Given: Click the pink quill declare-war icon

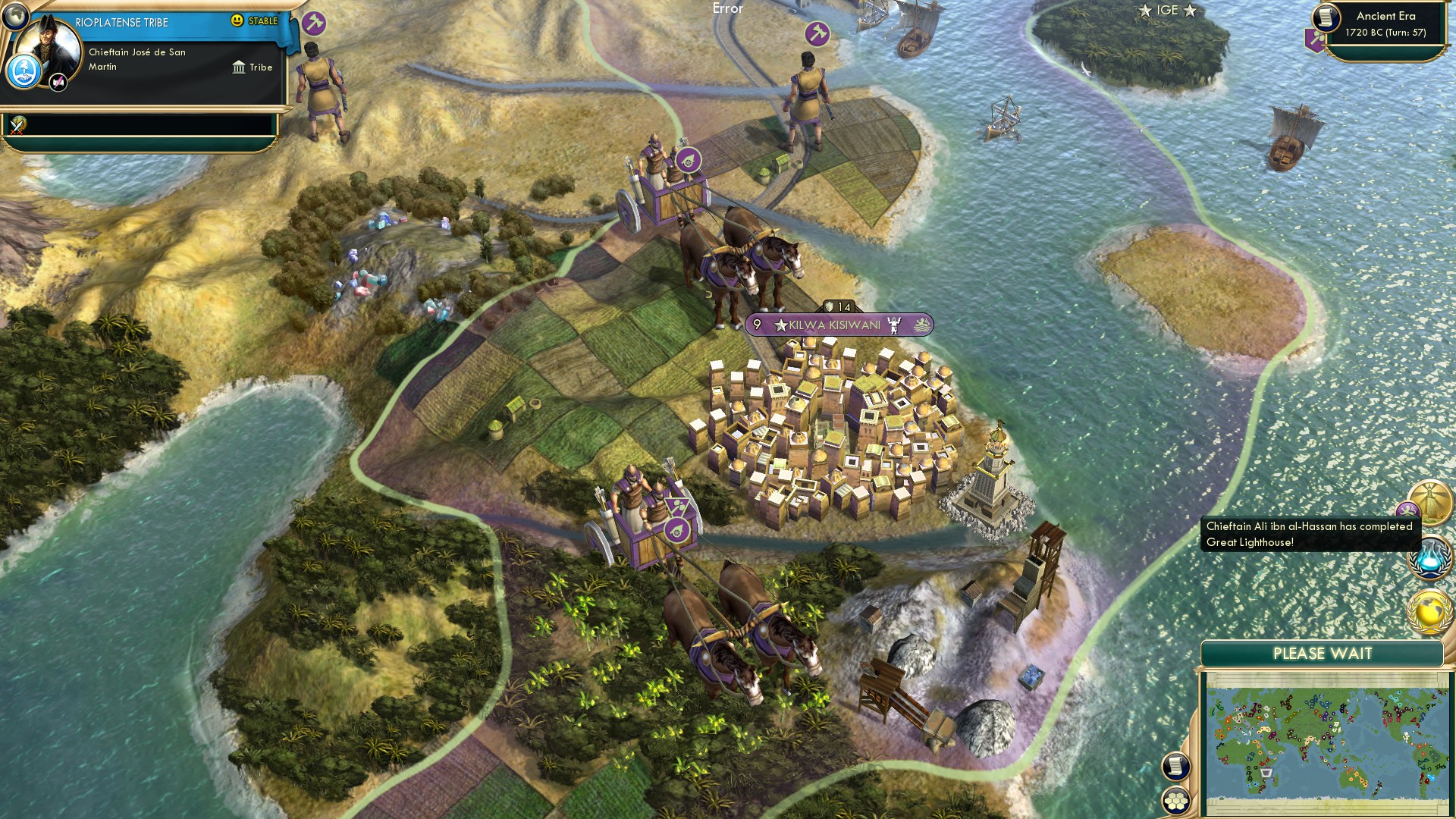Looking at the screenshot, I should pyautogui.click(x=58, y=80).
